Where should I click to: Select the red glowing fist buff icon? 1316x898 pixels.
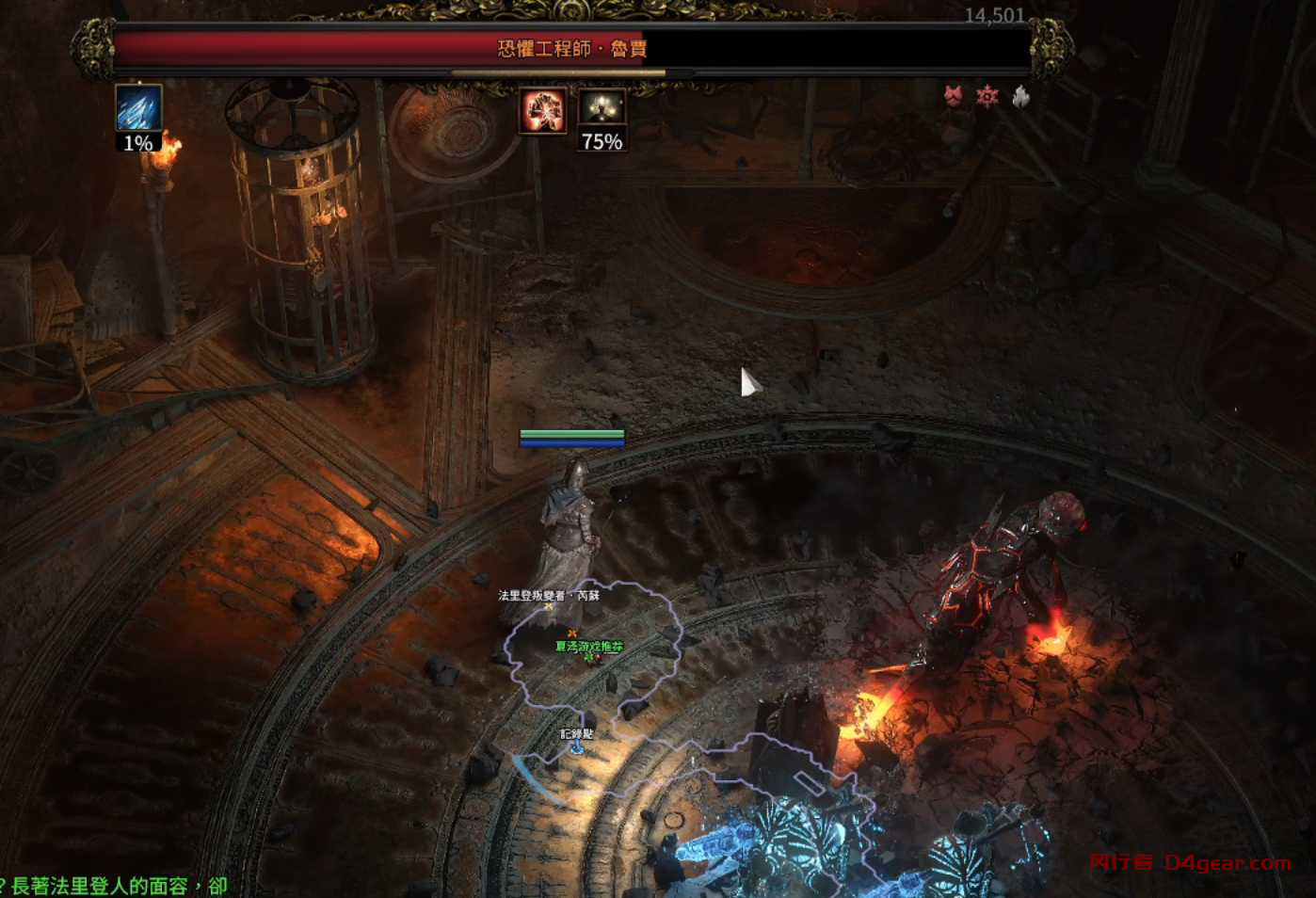click(x=543, y=111)
